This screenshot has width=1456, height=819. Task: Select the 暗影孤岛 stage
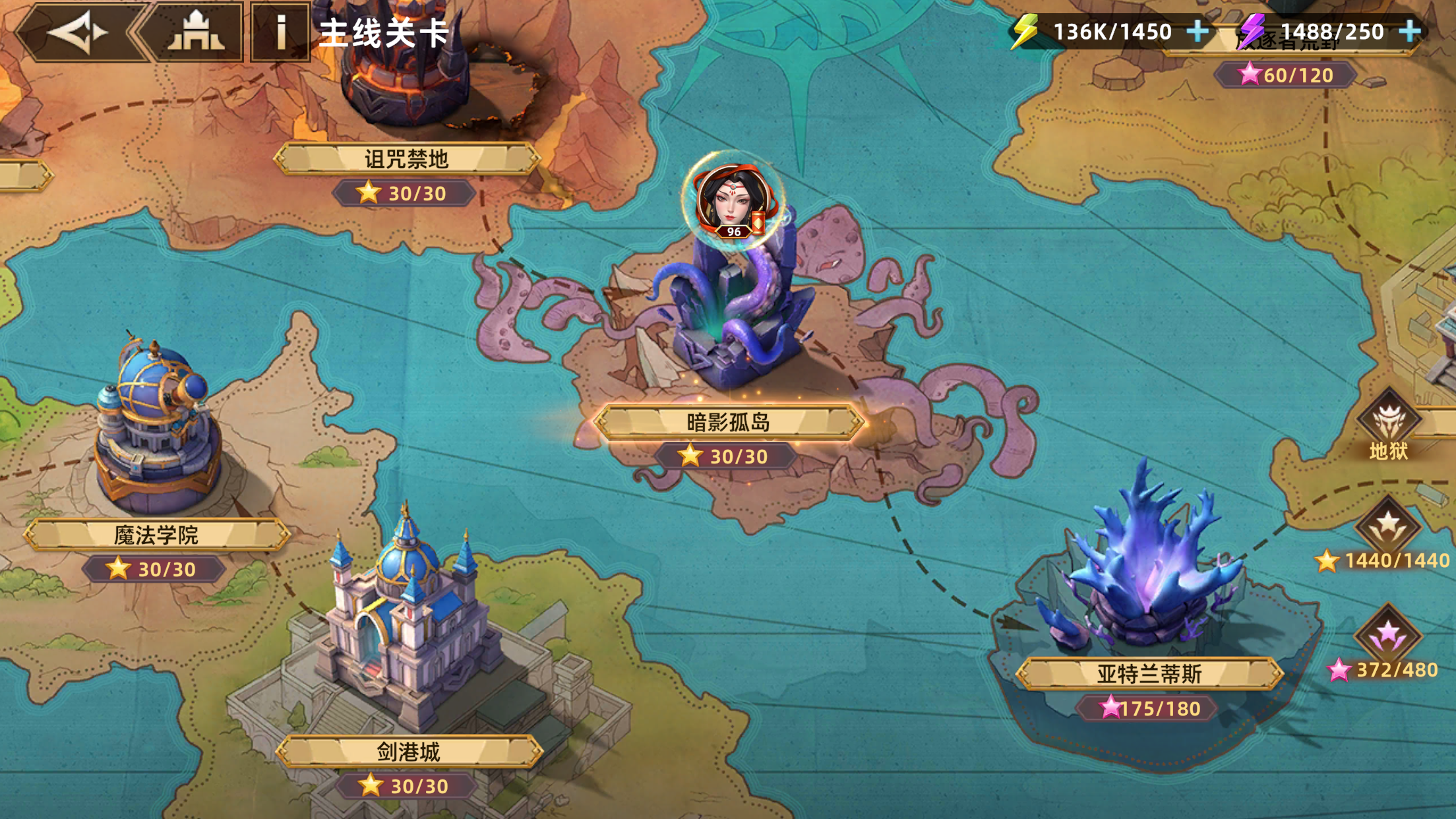728,422
